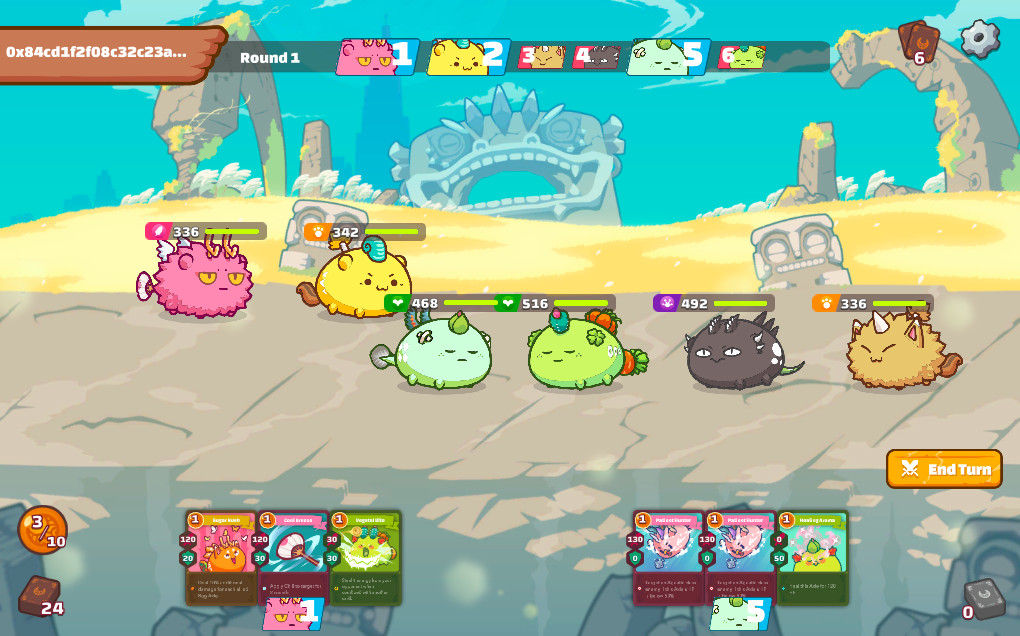View the draw pile with 24 cards

[39, 596]
